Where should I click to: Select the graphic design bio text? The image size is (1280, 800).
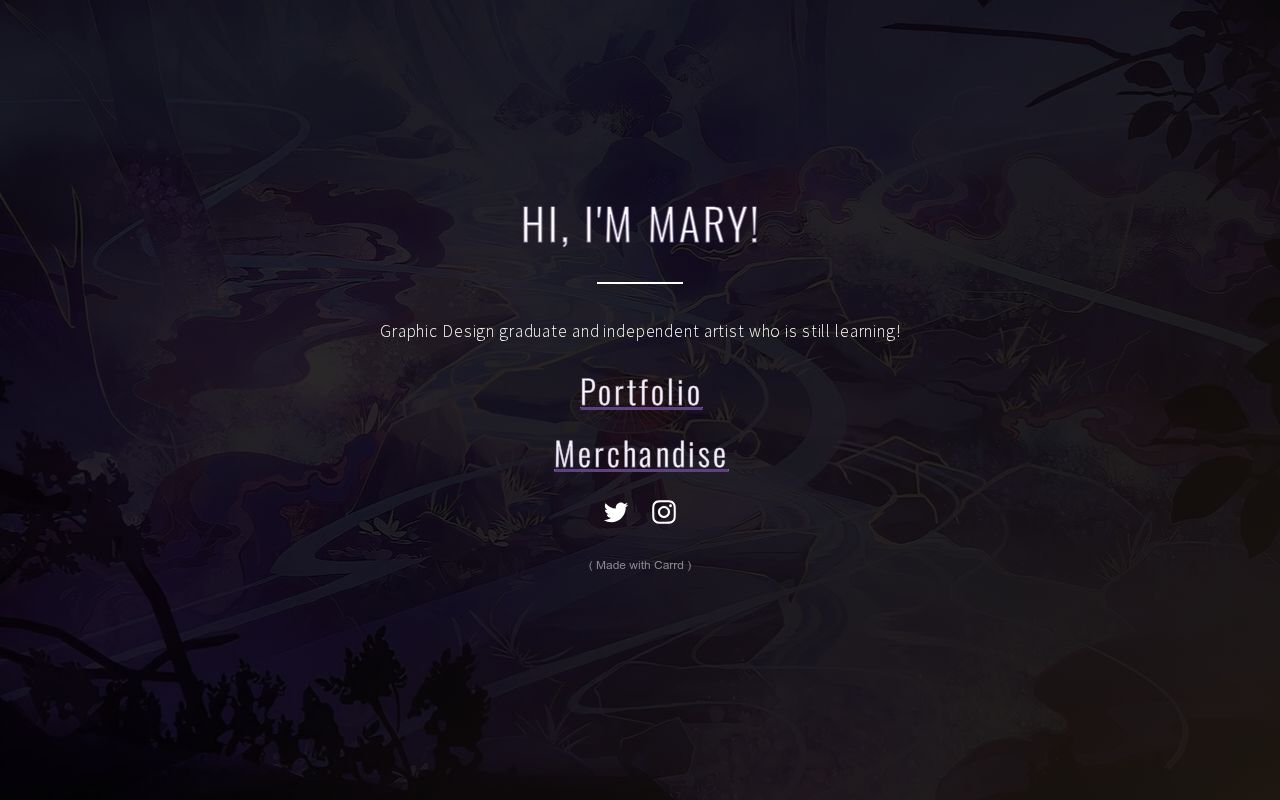(x=640, y=331)
